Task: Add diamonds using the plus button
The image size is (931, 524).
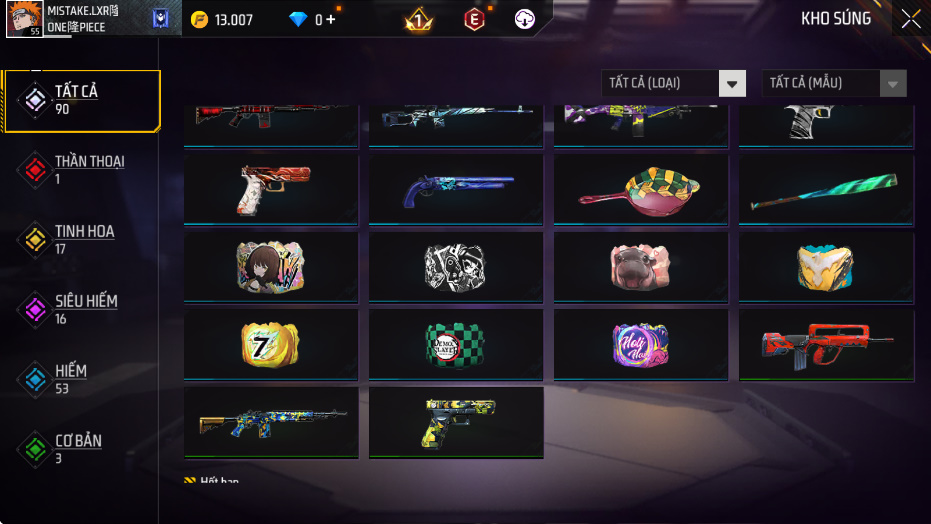Action: click(x=331, y=19)
